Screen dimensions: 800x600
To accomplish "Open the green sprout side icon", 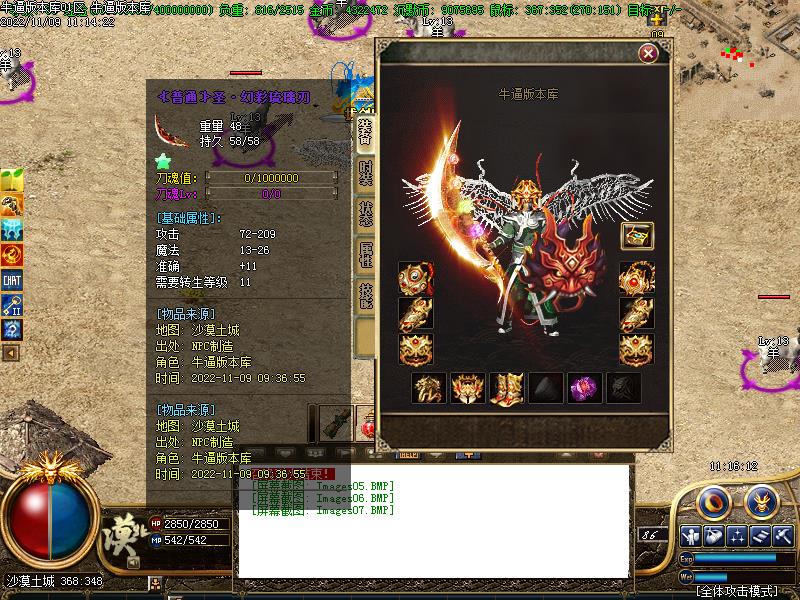I will click(x=12, y=182).
